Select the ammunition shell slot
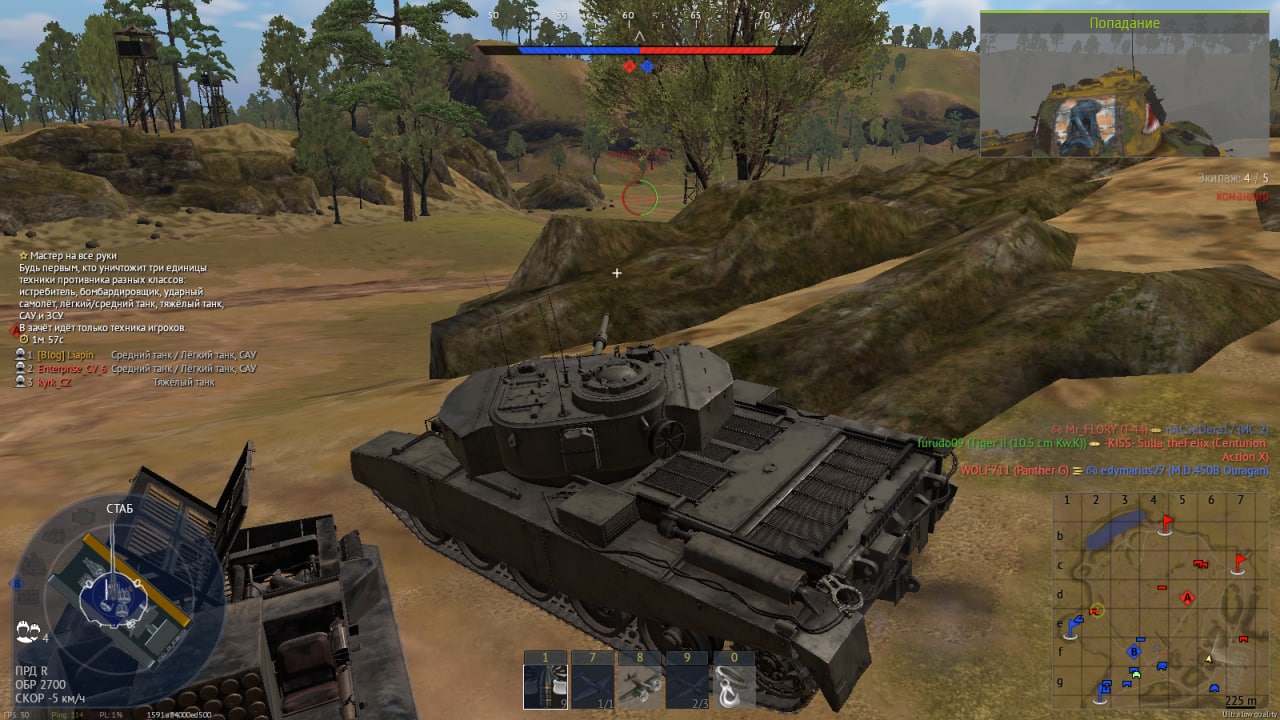Screen dimensions: 1280x720 545,686
